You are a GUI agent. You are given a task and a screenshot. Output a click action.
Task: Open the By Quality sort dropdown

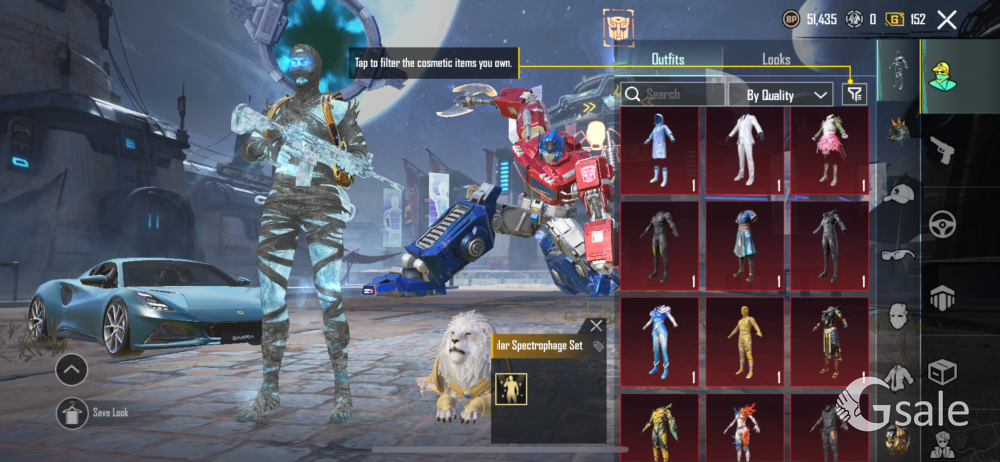pyautogui.click(x=788, y=95)
